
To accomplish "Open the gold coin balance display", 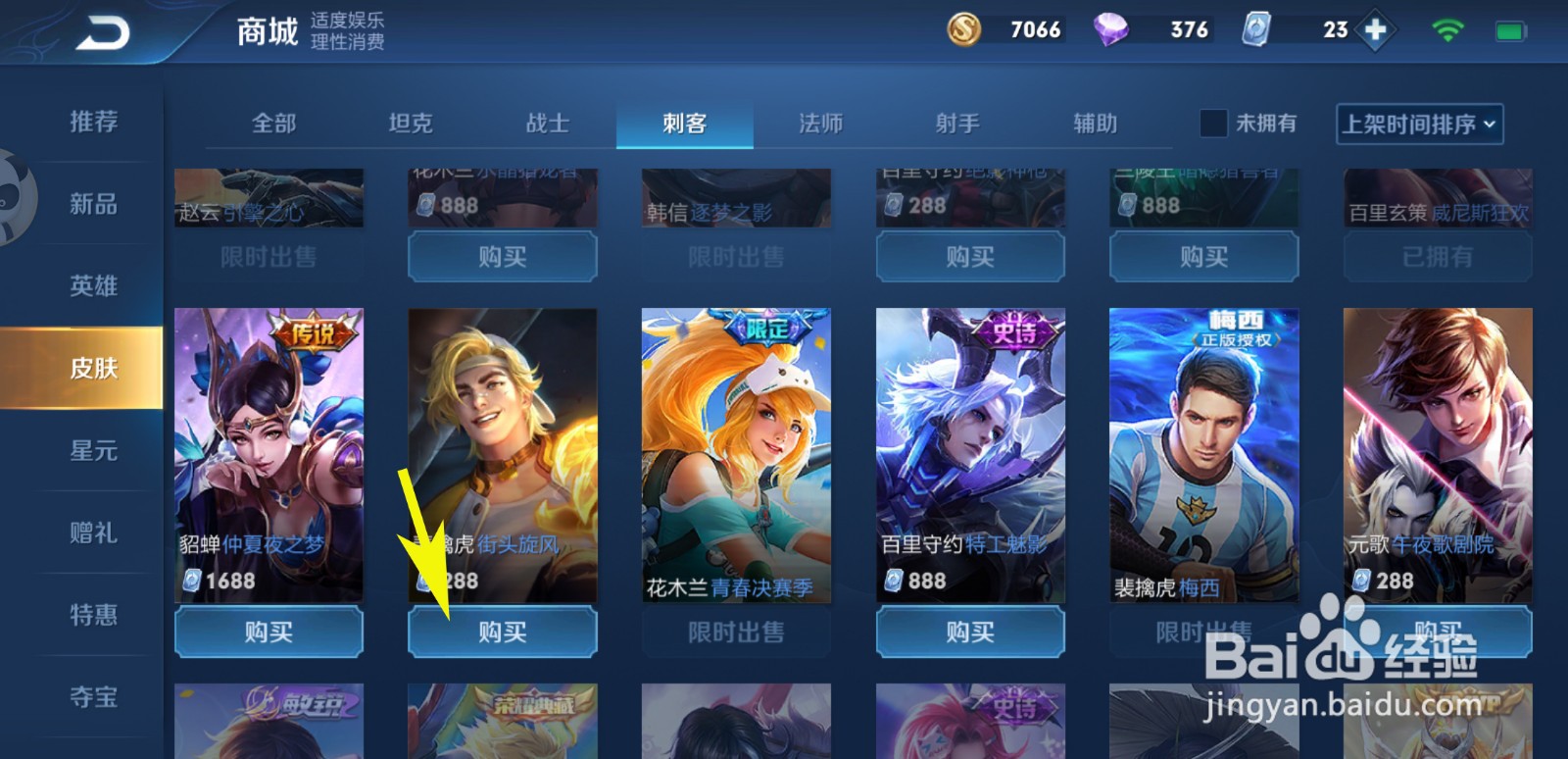I will (x=1000, y=29).
